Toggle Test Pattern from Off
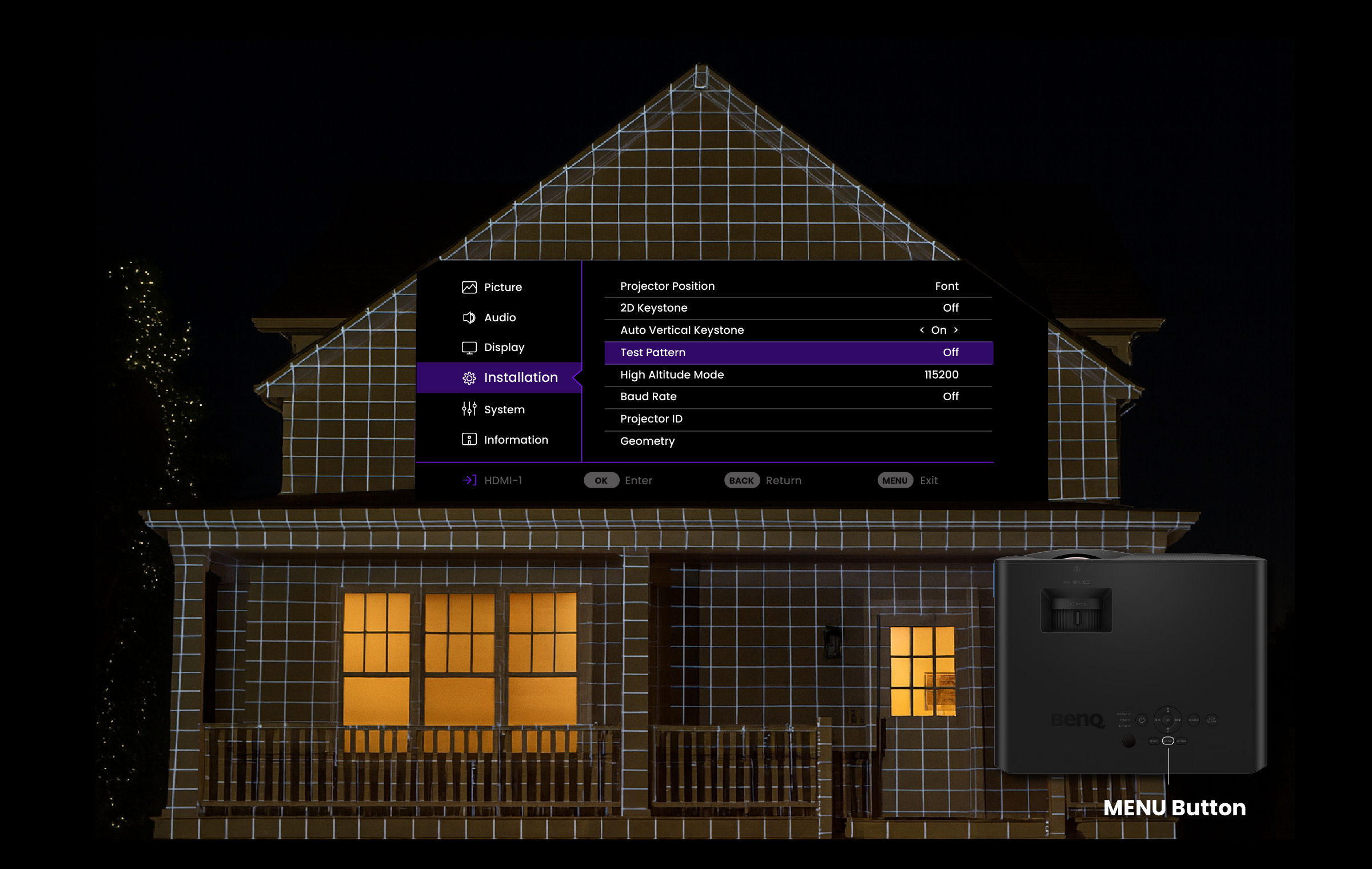The height and width of the screenshot is (869, 1372). click(800, 353)
